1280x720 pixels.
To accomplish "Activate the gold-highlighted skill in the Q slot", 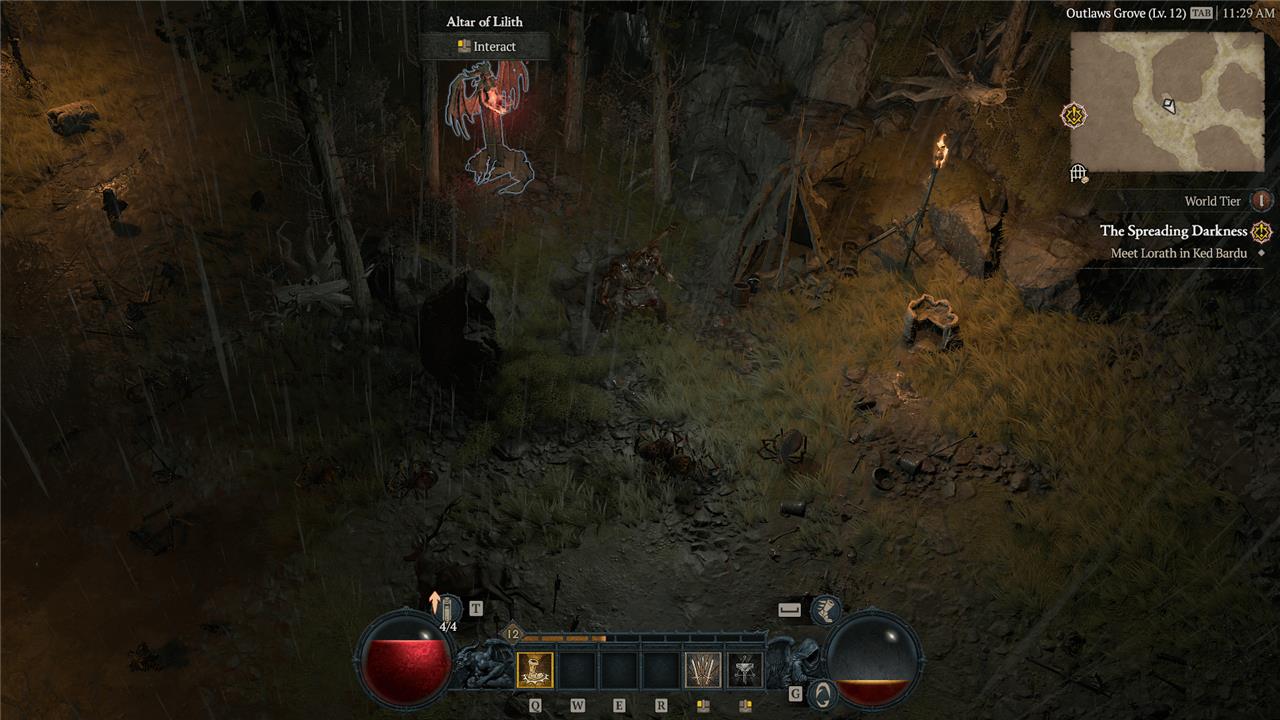I will [535, 670].
